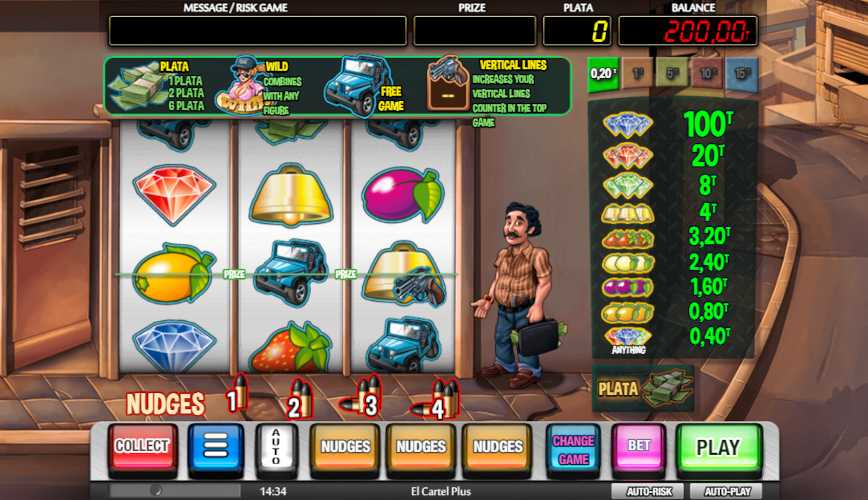The width and height of the screenshot is (868, 500).
Task: Turn on AUTO-PLAY in the bottom bar
Action: [725, 492]
